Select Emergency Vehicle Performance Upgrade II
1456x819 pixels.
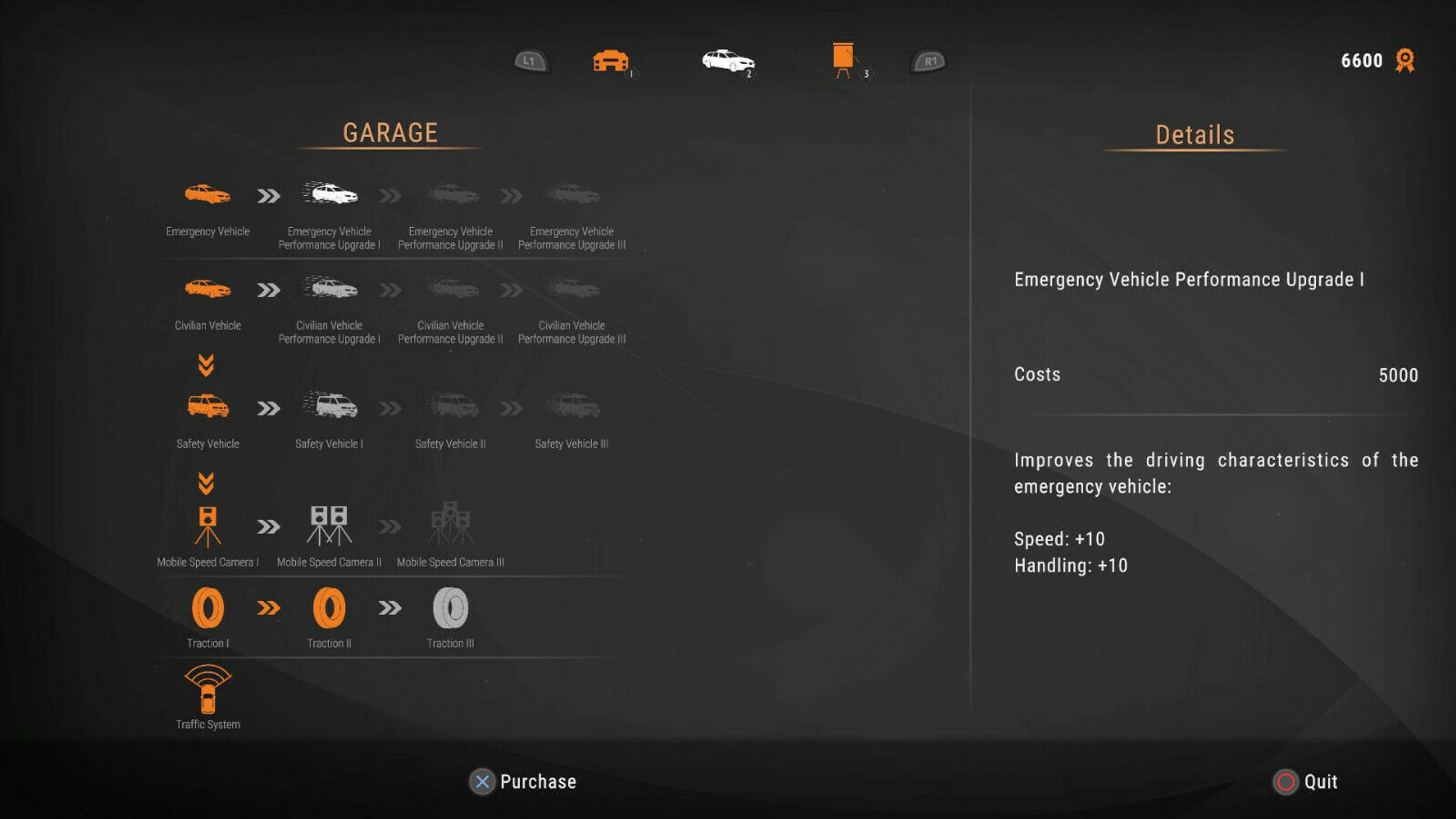[451, 194]
